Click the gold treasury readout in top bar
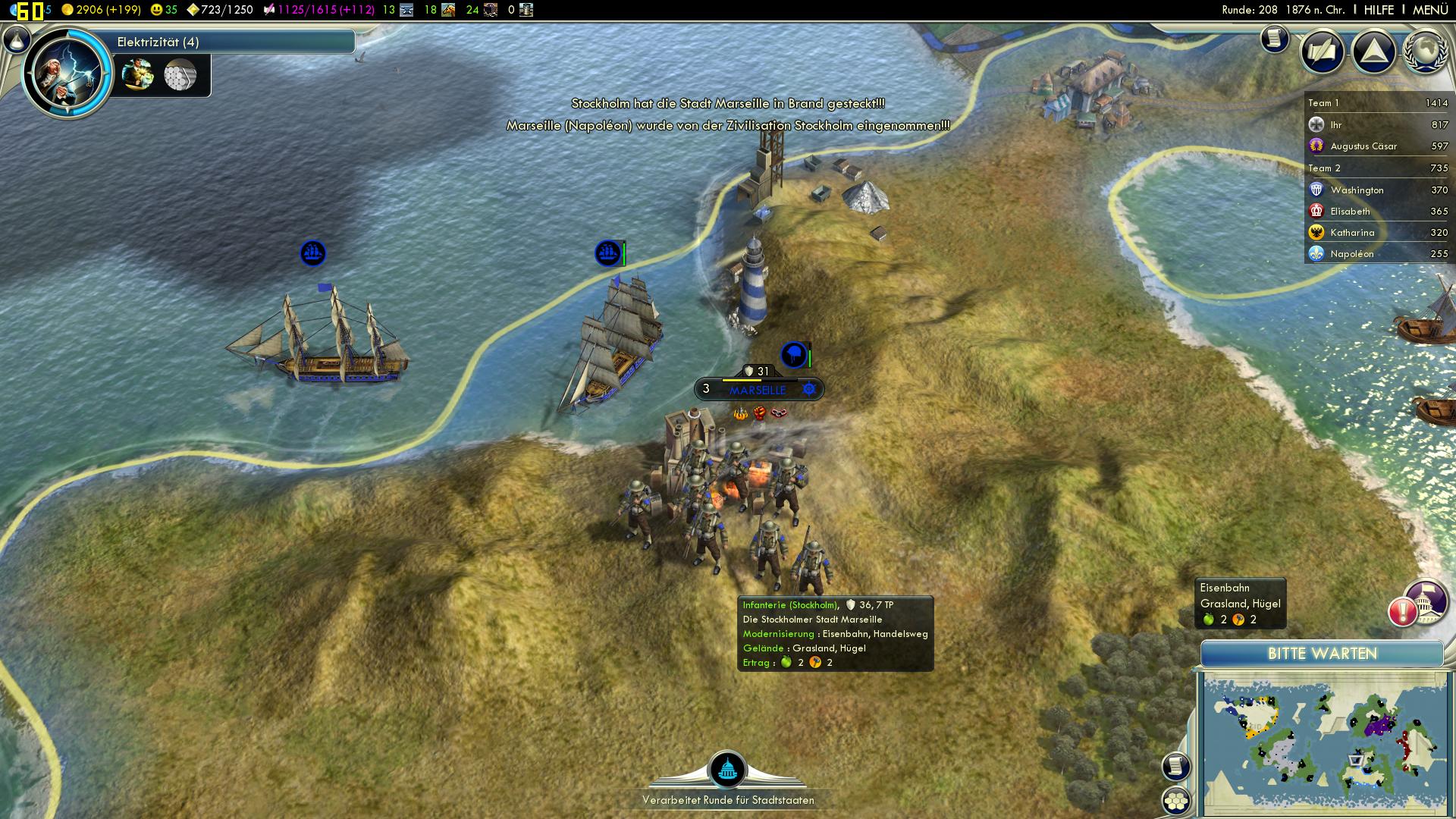This screenshot has height=819, width=1456. [x=102, y=10]
